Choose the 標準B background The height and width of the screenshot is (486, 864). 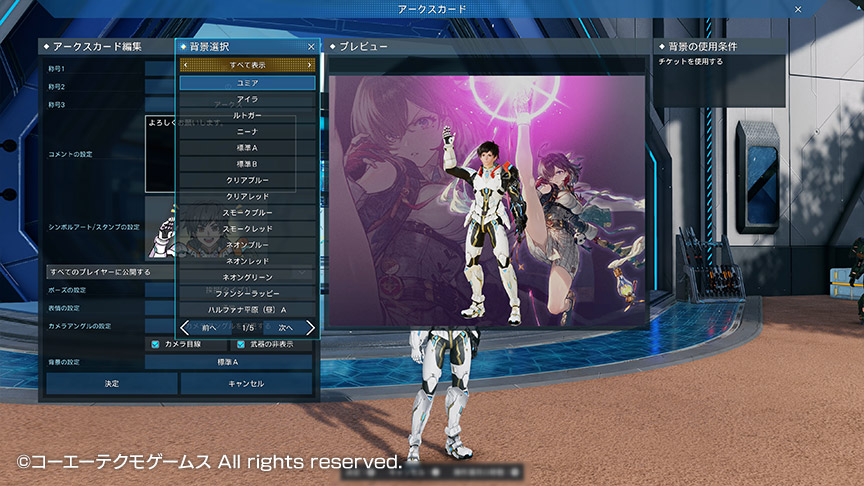tap(247, 163)
